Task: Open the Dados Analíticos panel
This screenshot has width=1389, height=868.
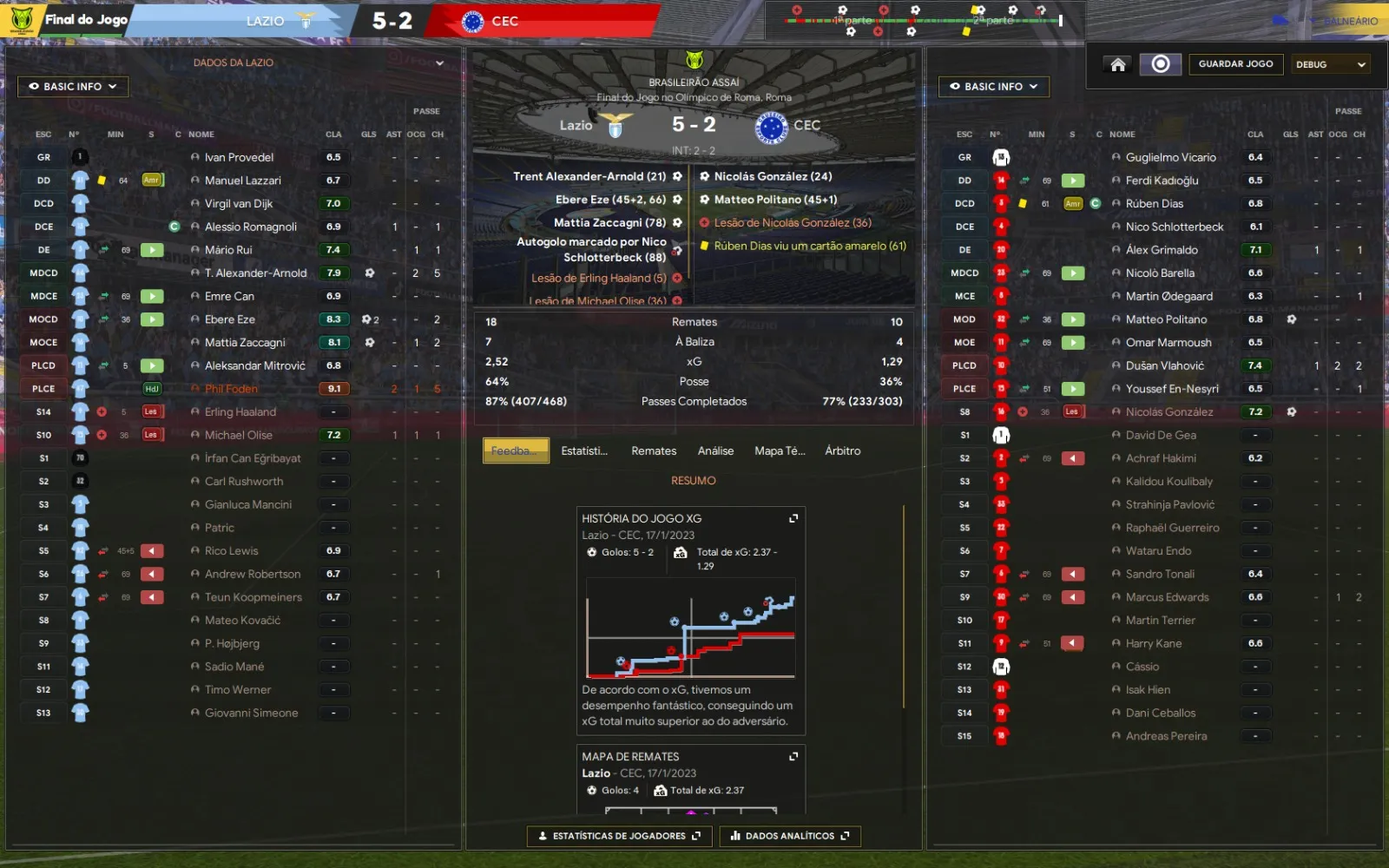Action: tap(789, 836)
